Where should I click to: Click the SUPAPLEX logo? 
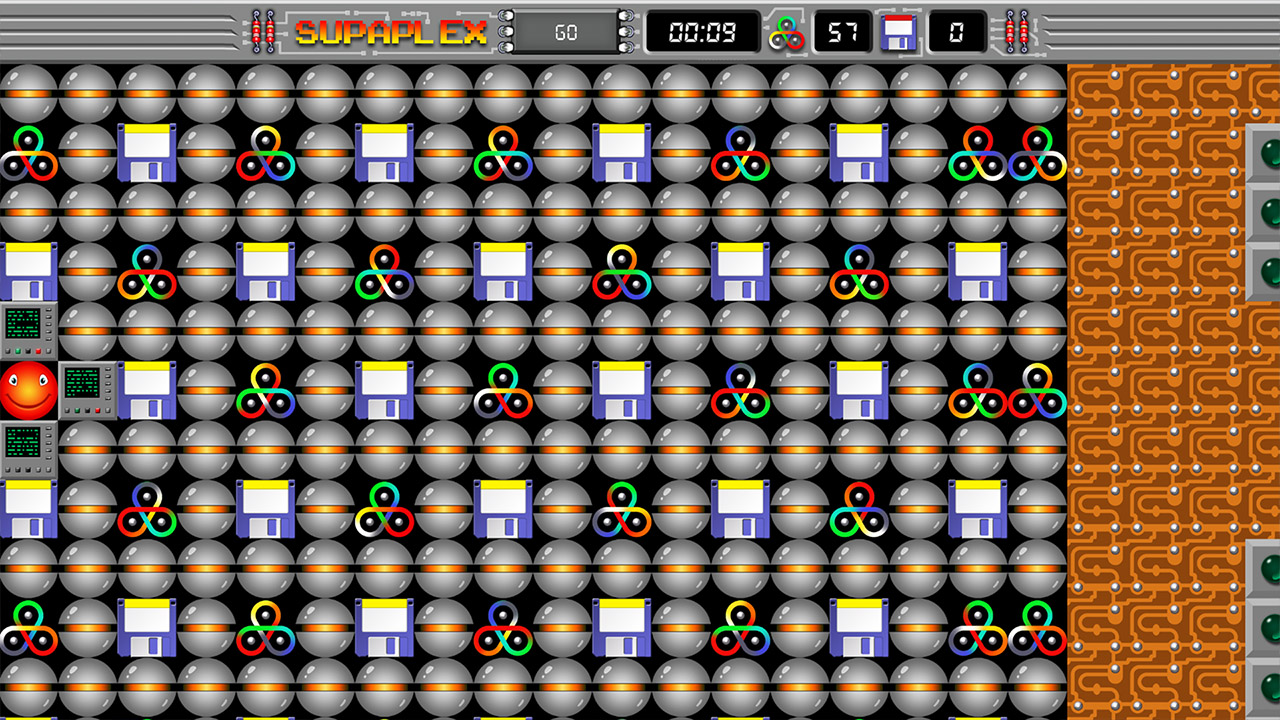(390, 31)
